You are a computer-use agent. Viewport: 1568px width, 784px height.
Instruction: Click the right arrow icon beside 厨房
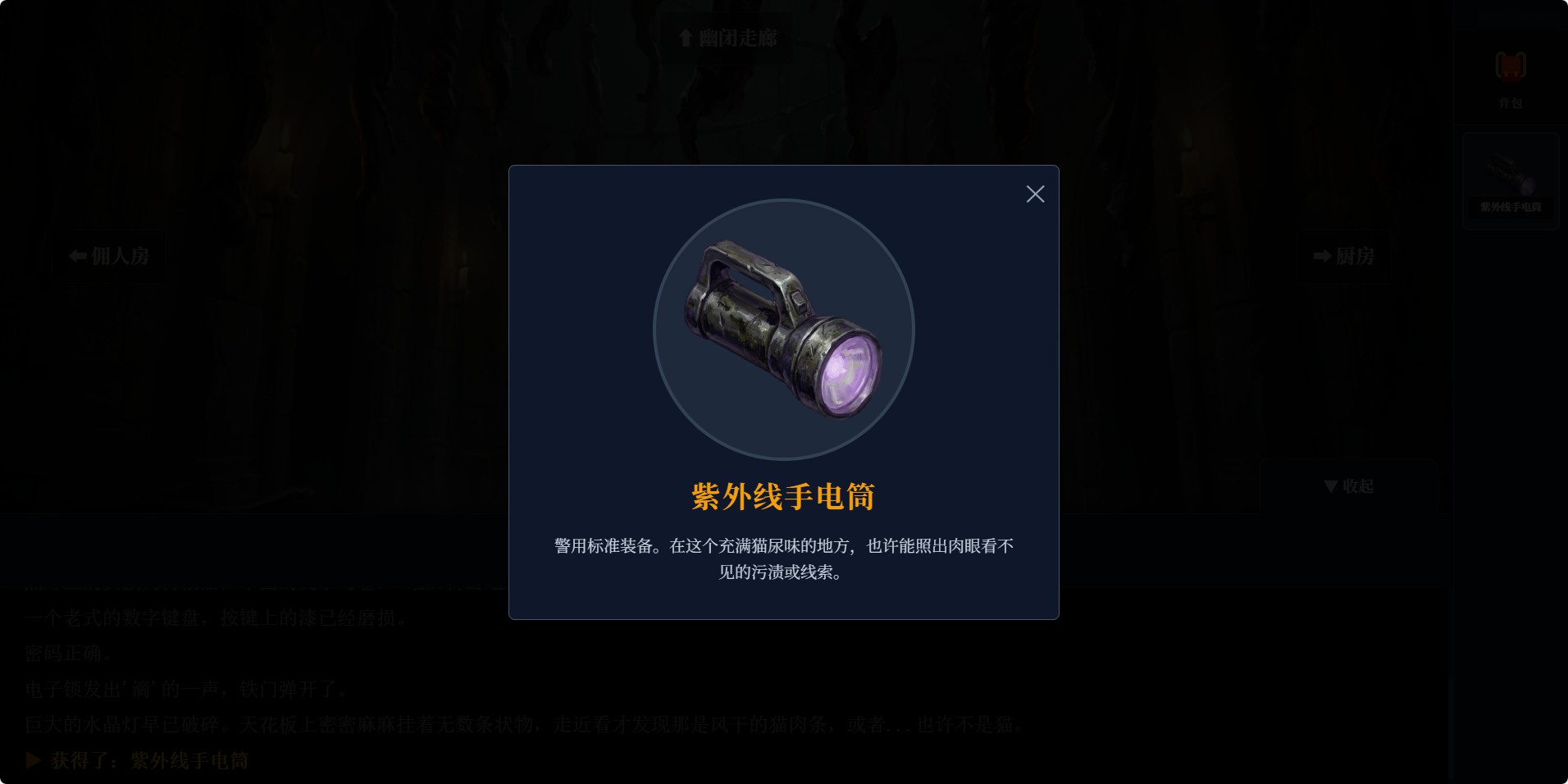pos(1320,257)
